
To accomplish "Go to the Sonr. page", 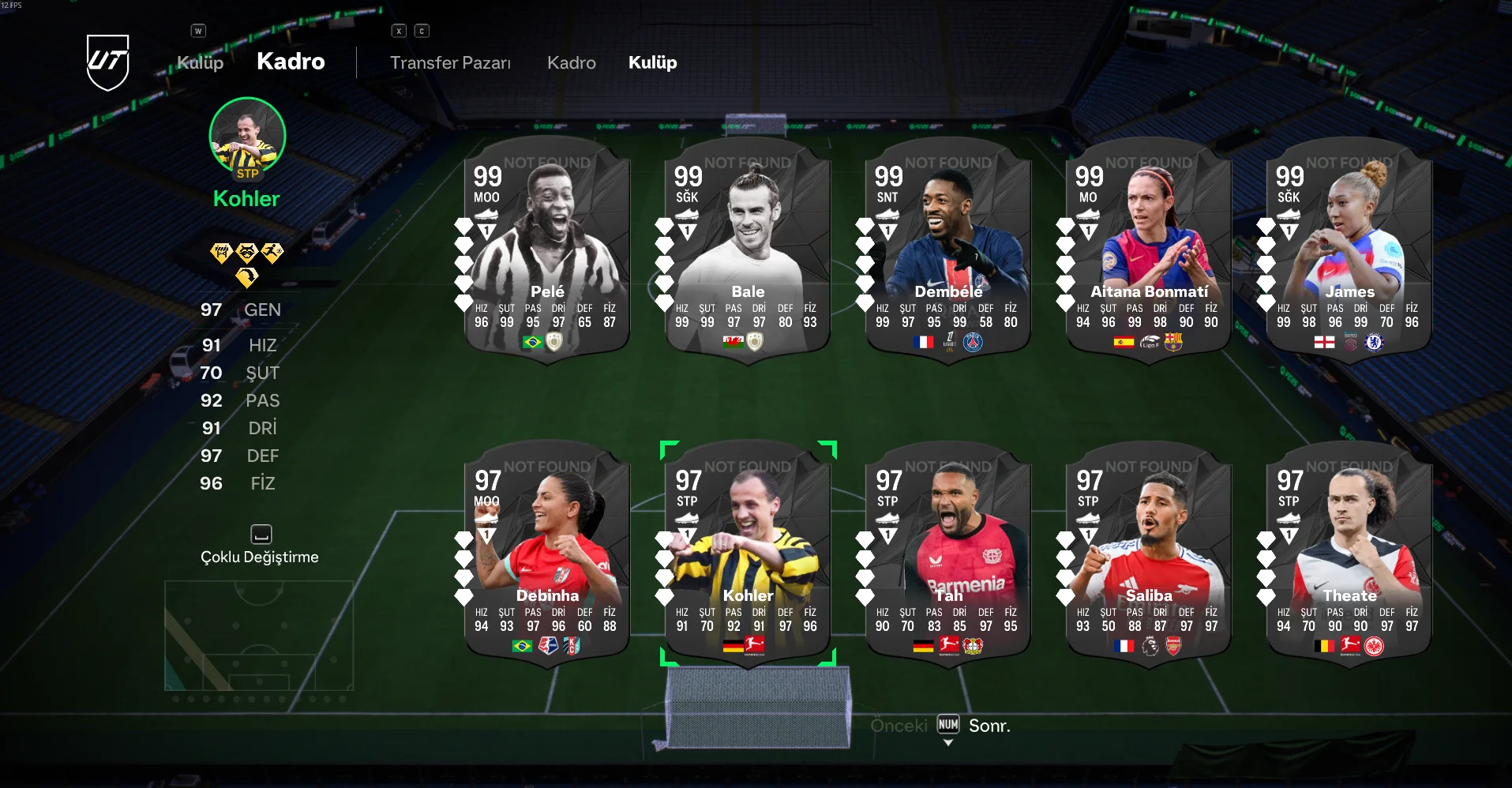I will [x=989, y=726].
